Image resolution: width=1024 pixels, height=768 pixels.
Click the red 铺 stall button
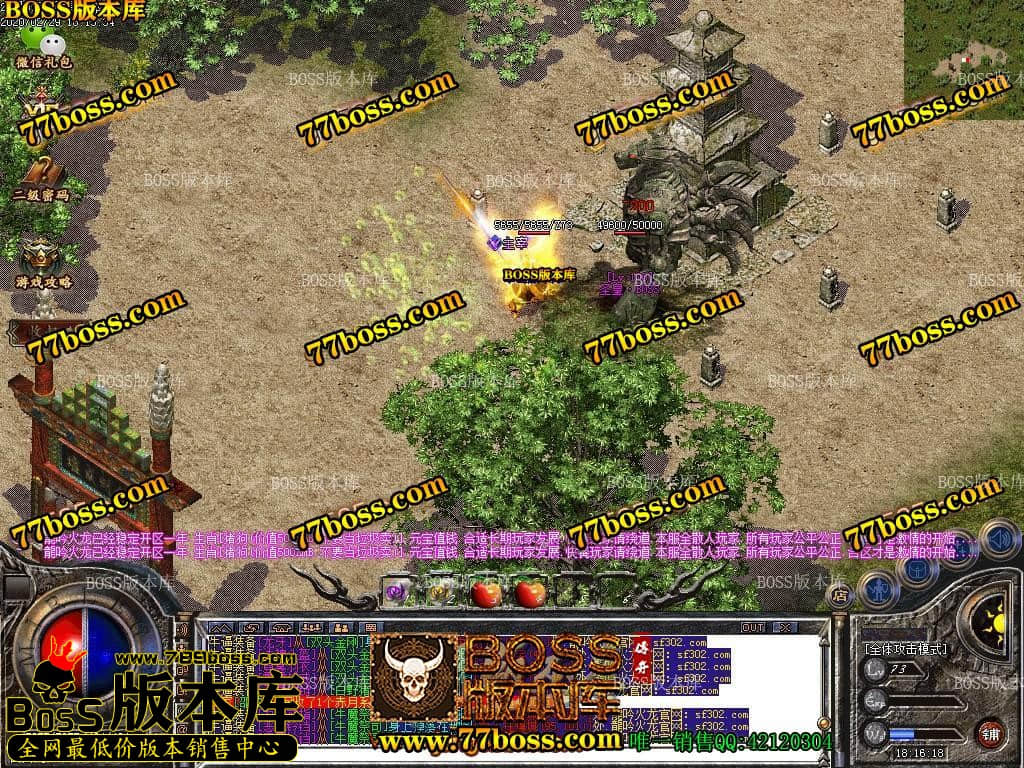(990, 733)
